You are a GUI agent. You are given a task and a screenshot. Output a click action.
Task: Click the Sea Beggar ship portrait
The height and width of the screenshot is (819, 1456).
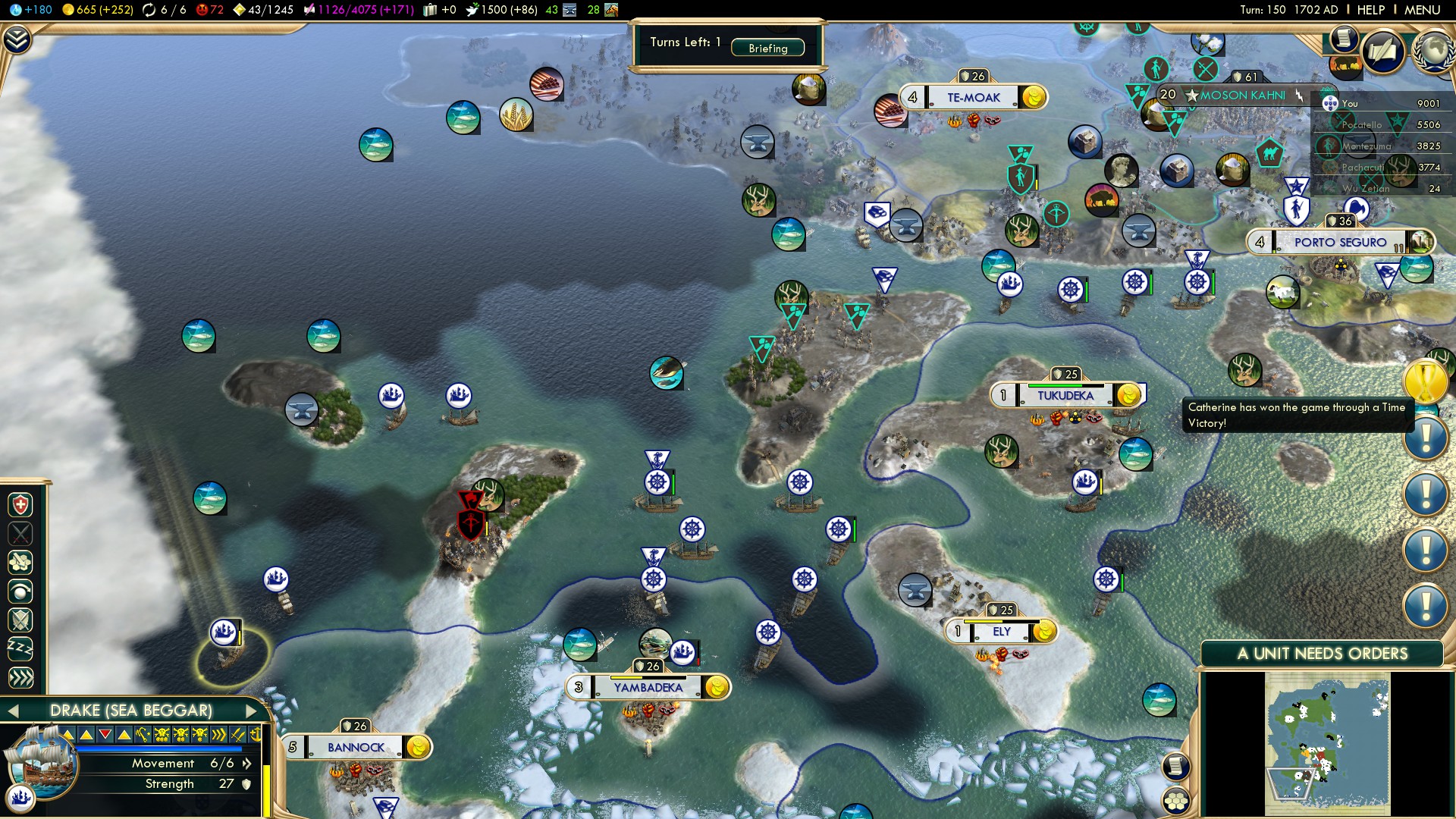point(42,762)
